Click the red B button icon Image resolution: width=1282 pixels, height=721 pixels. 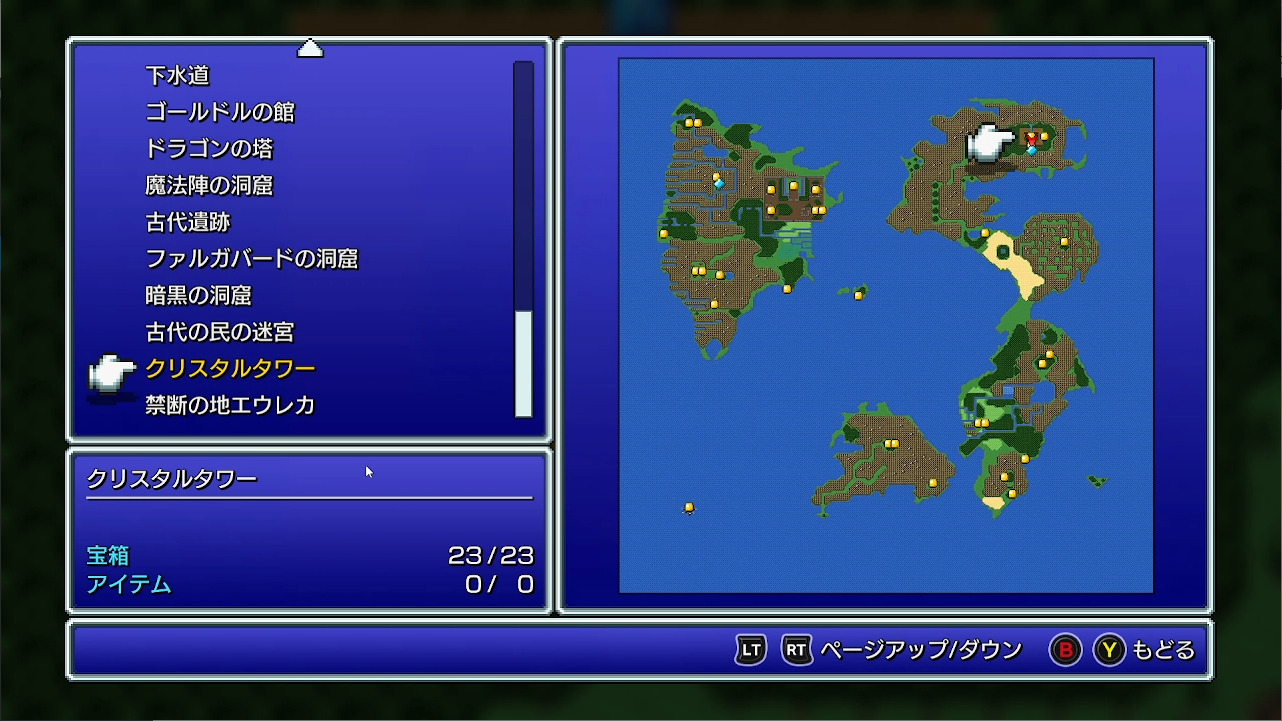coord(1066,649)
